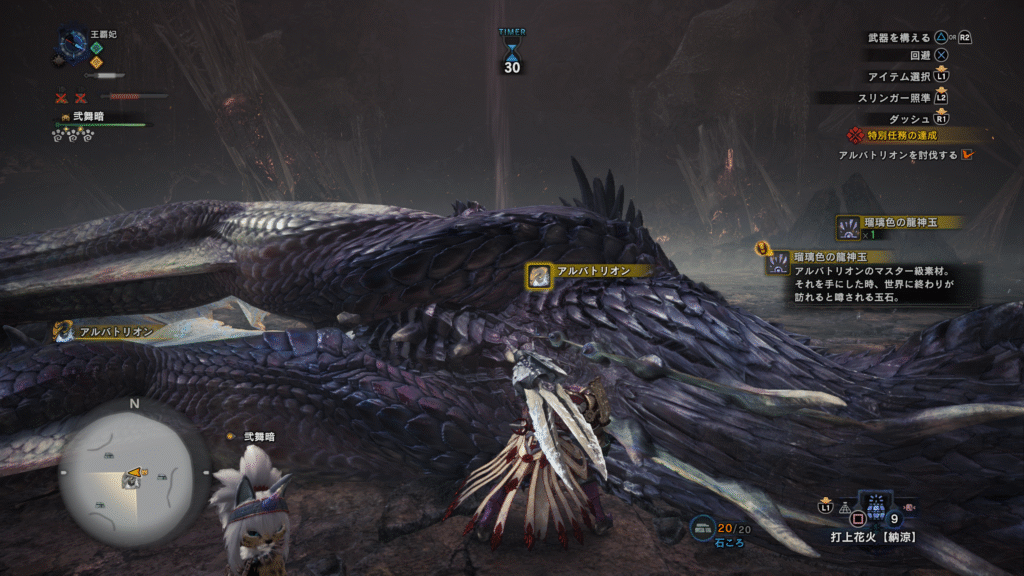This screenshot has width=1024, height=576.
Task: Select the Palico name 弐舞暗 in the status panel
Action: [x=86, y=116]
